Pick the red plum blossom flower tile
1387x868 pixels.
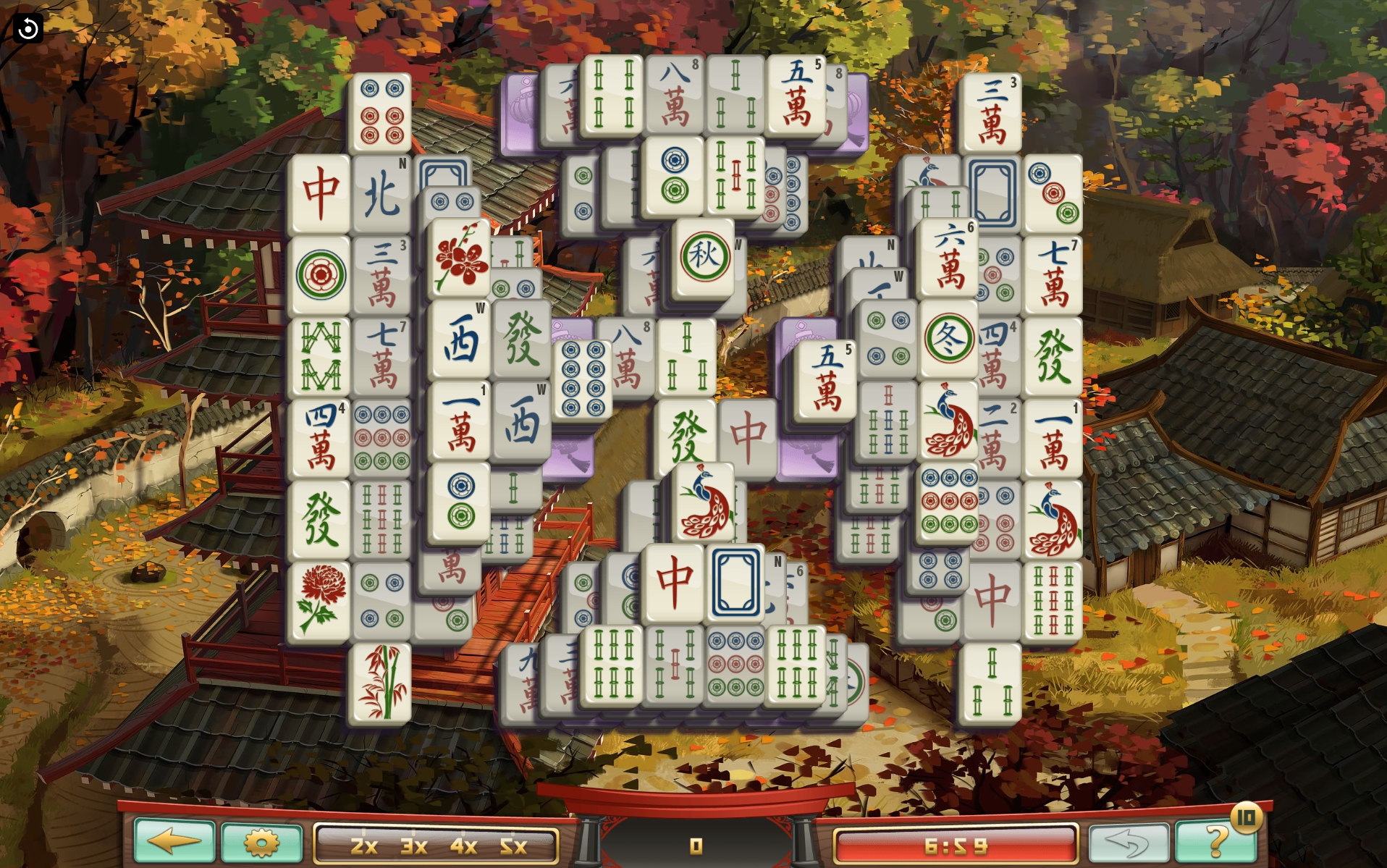click(460, 258)
